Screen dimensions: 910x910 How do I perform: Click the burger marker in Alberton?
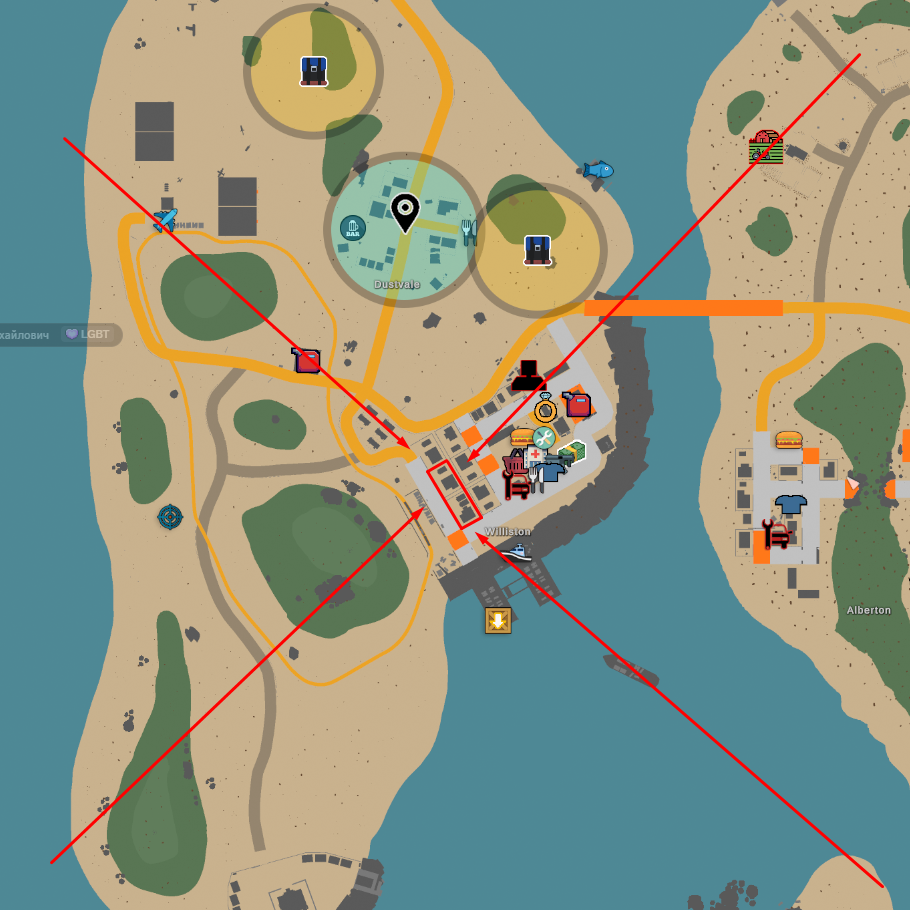pyautogui.click(x=788, y=439)
